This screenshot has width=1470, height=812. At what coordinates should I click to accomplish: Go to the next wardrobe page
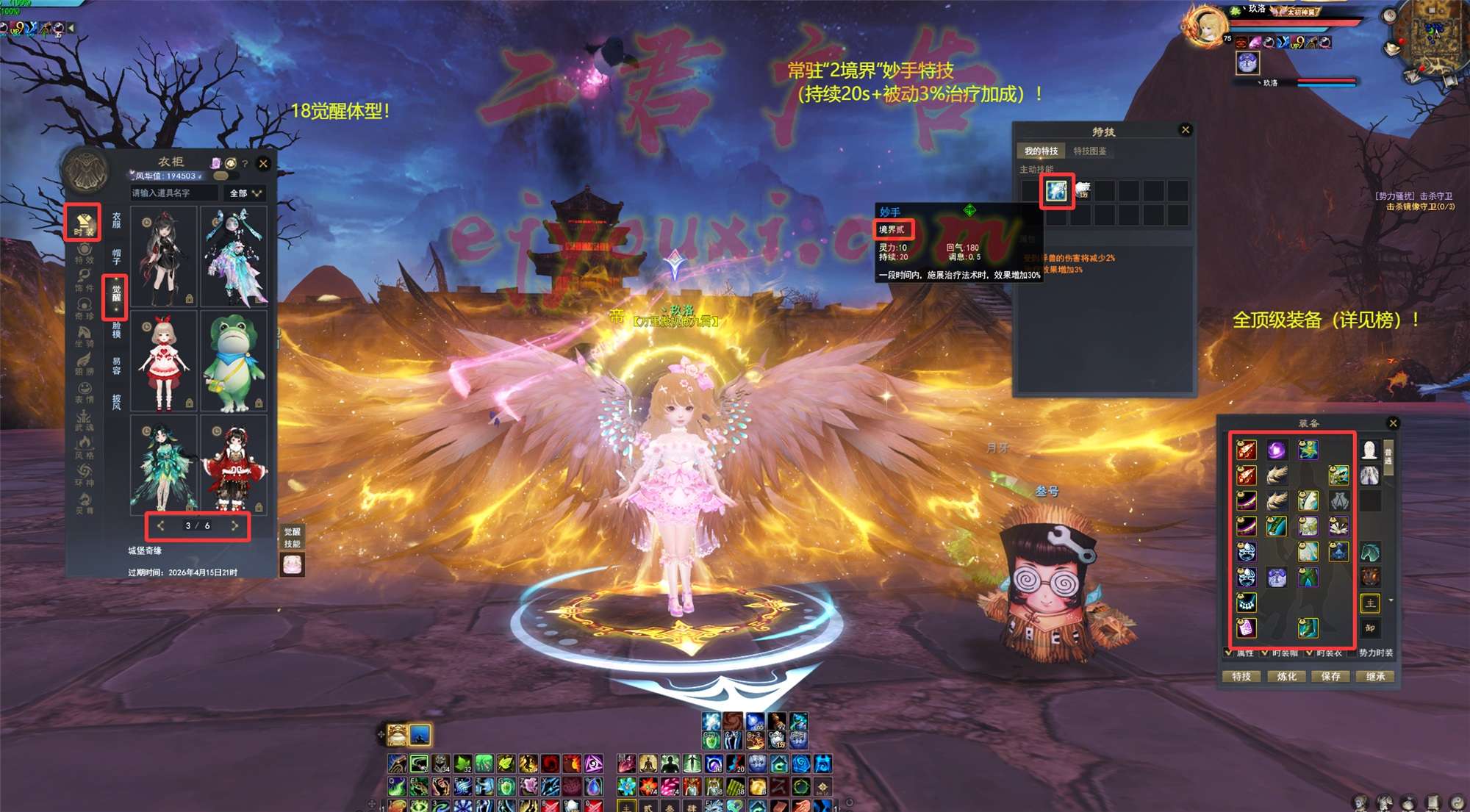pos(234,526)
